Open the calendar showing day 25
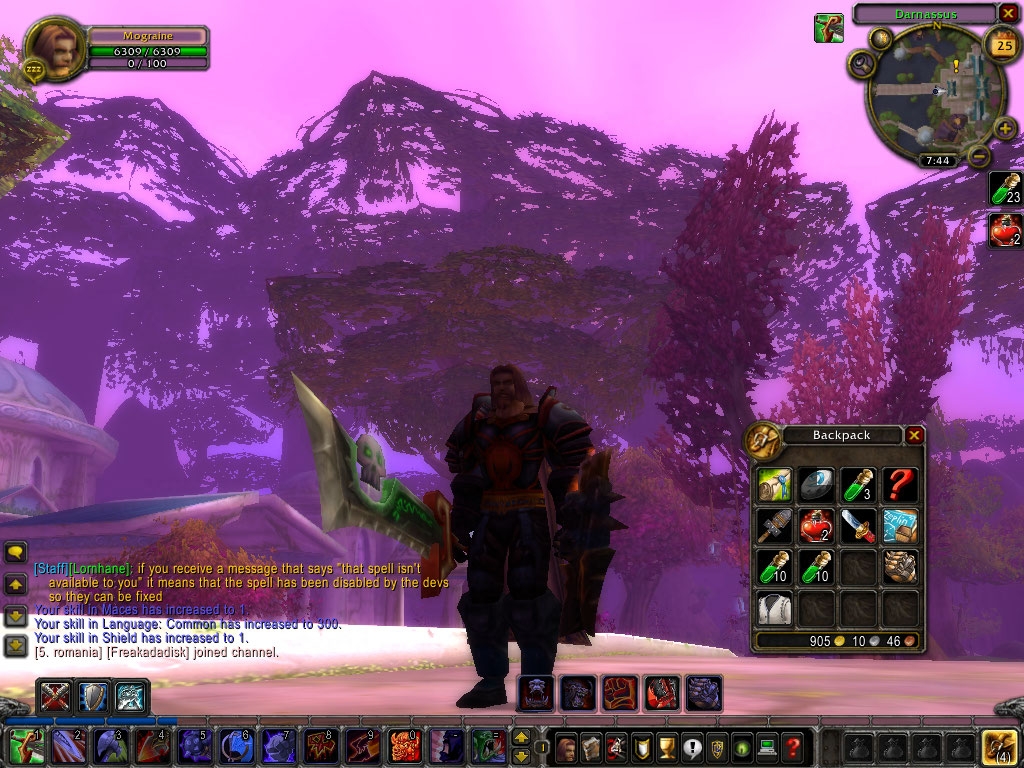 click(1001, 44)
